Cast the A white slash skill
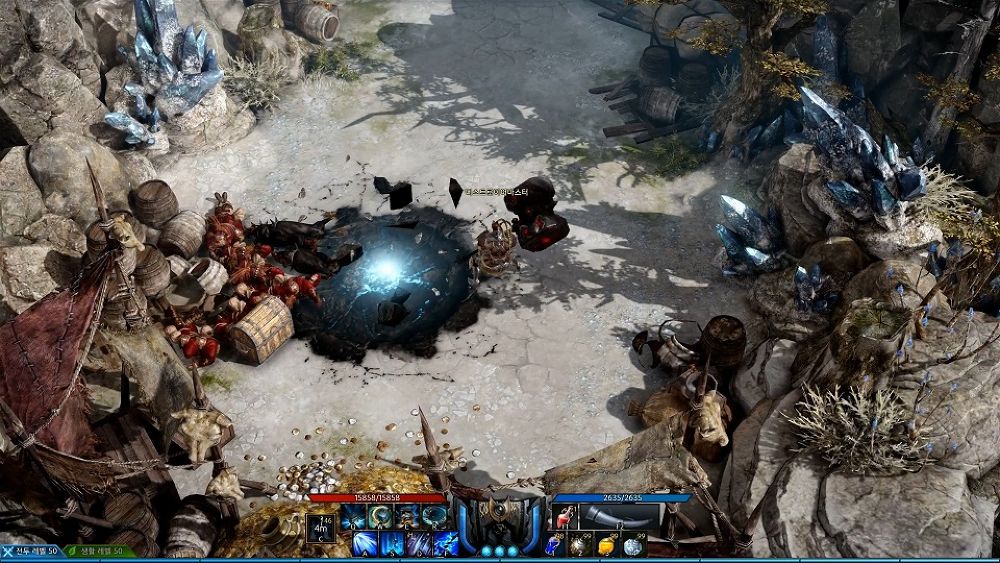Screen dimensions: 1000x563 point(365,544)
